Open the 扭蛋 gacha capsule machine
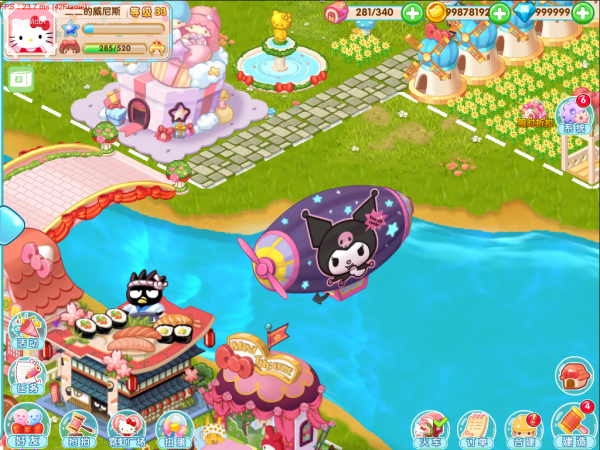Image resolution: width=600 pixels, height=450 pixels. pos(175,427)
